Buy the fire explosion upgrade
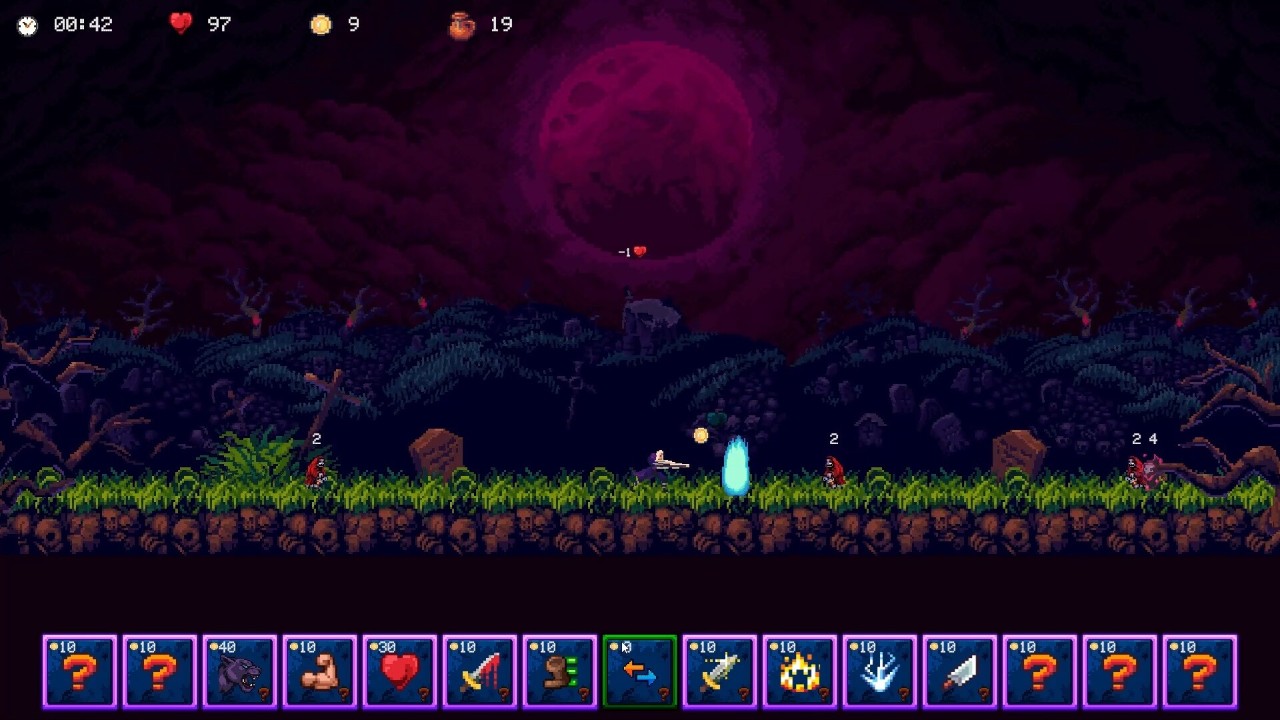Screen dimensions: 1280x720 coord(800,671)
